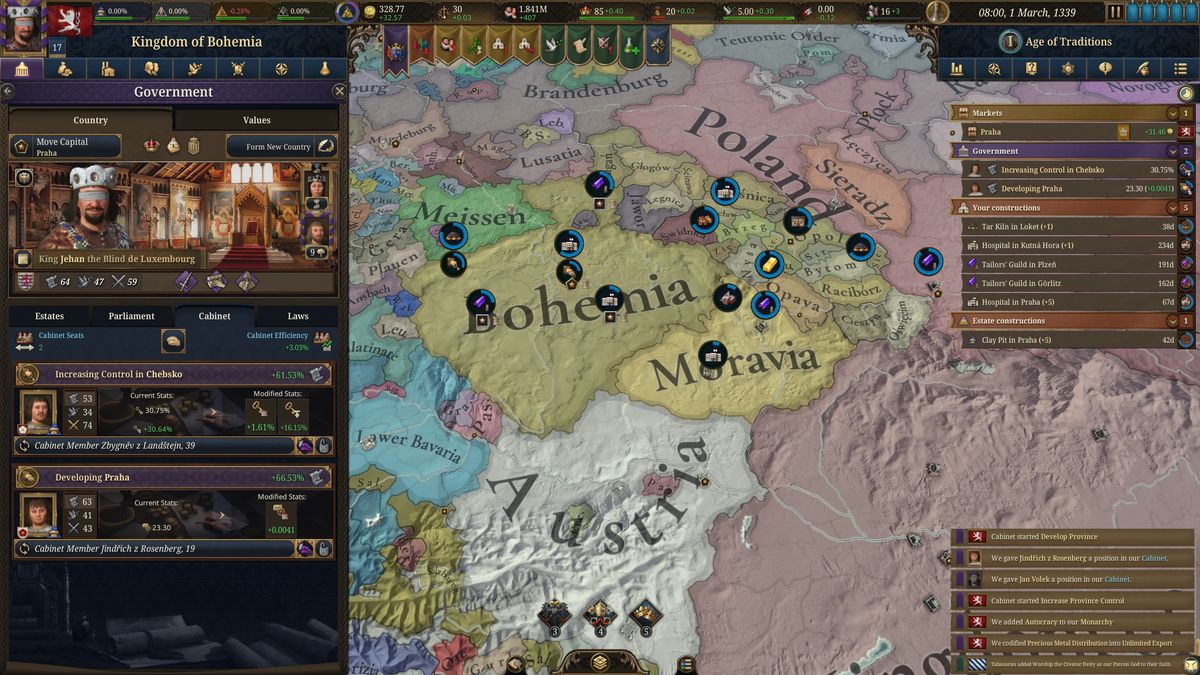This screenshot has height=675, width=1200.
Task: Select the Praha market entry
Action: click(1040, 132)
